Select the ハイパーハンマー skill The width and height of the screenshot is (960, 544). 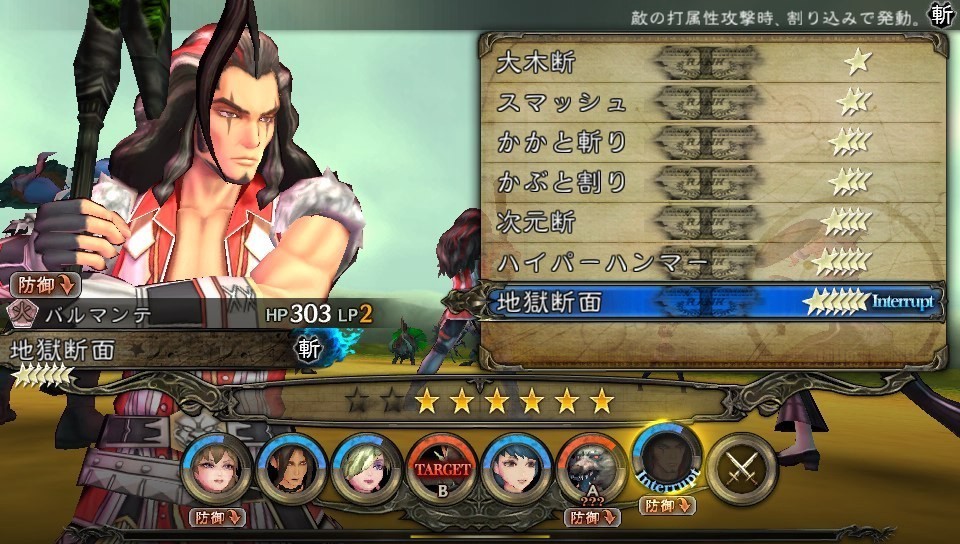click(x=710, y=262)
